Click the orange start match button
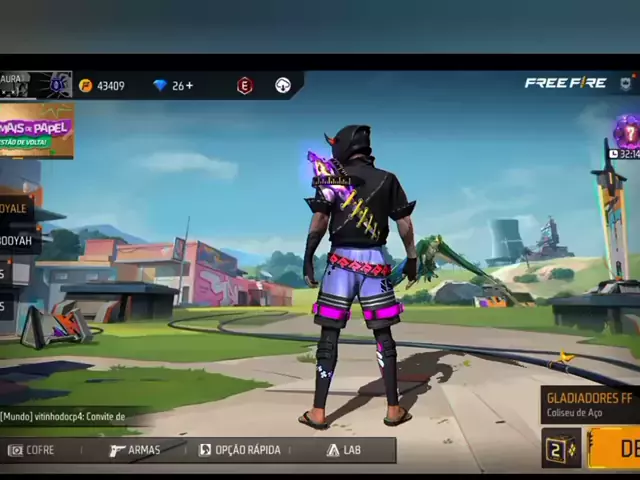The width and height of the screenshot is (640, 480). (614, 448)
